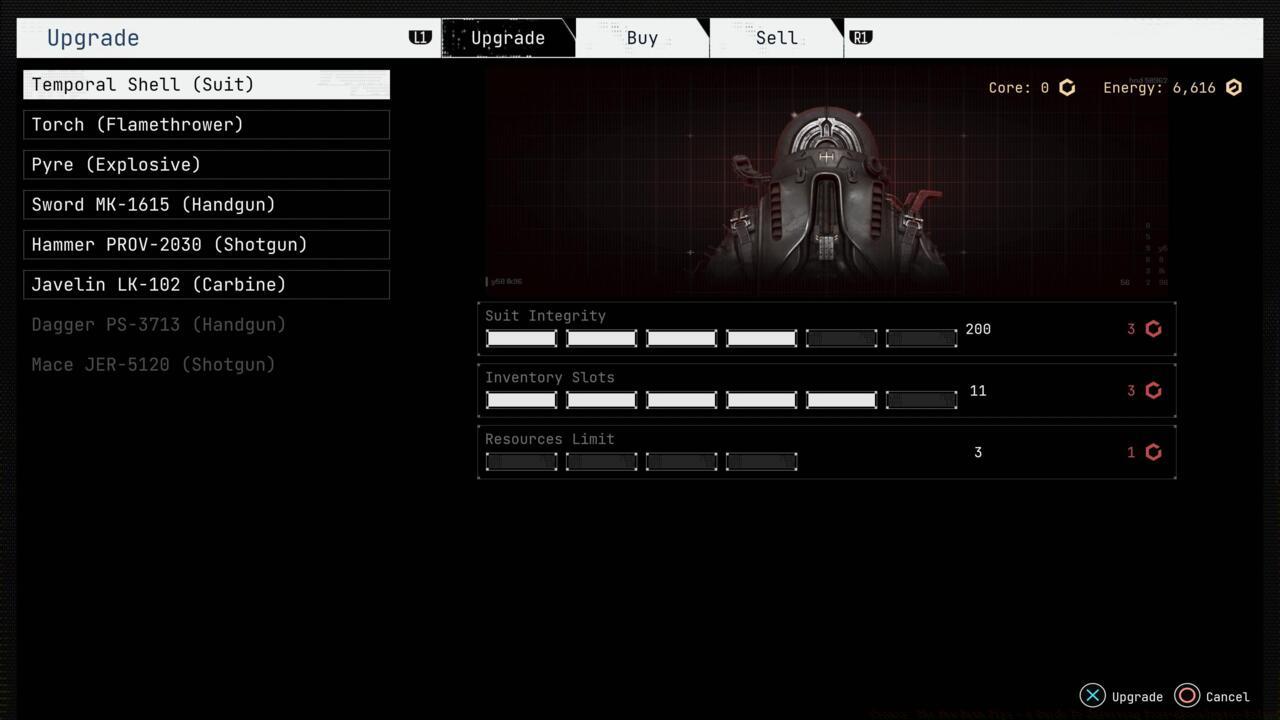Click the R1 shoulder button prompt icon
Viewport: 1280px width, 720px height.
click(860, 36)
